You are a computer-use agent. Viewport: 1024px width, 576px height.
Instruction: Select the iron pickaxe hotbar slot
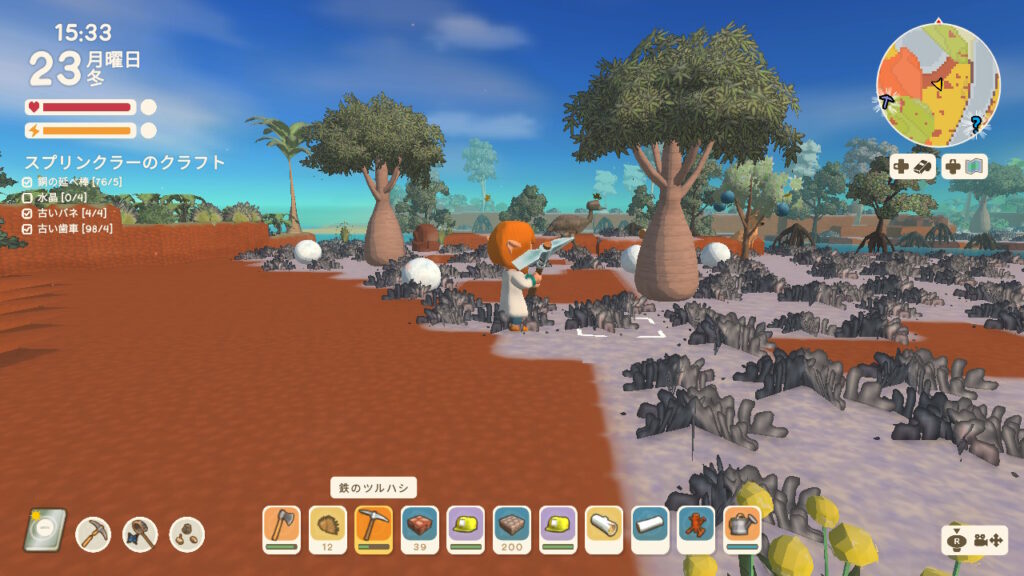pyautogui.click(x=373, y=528)
